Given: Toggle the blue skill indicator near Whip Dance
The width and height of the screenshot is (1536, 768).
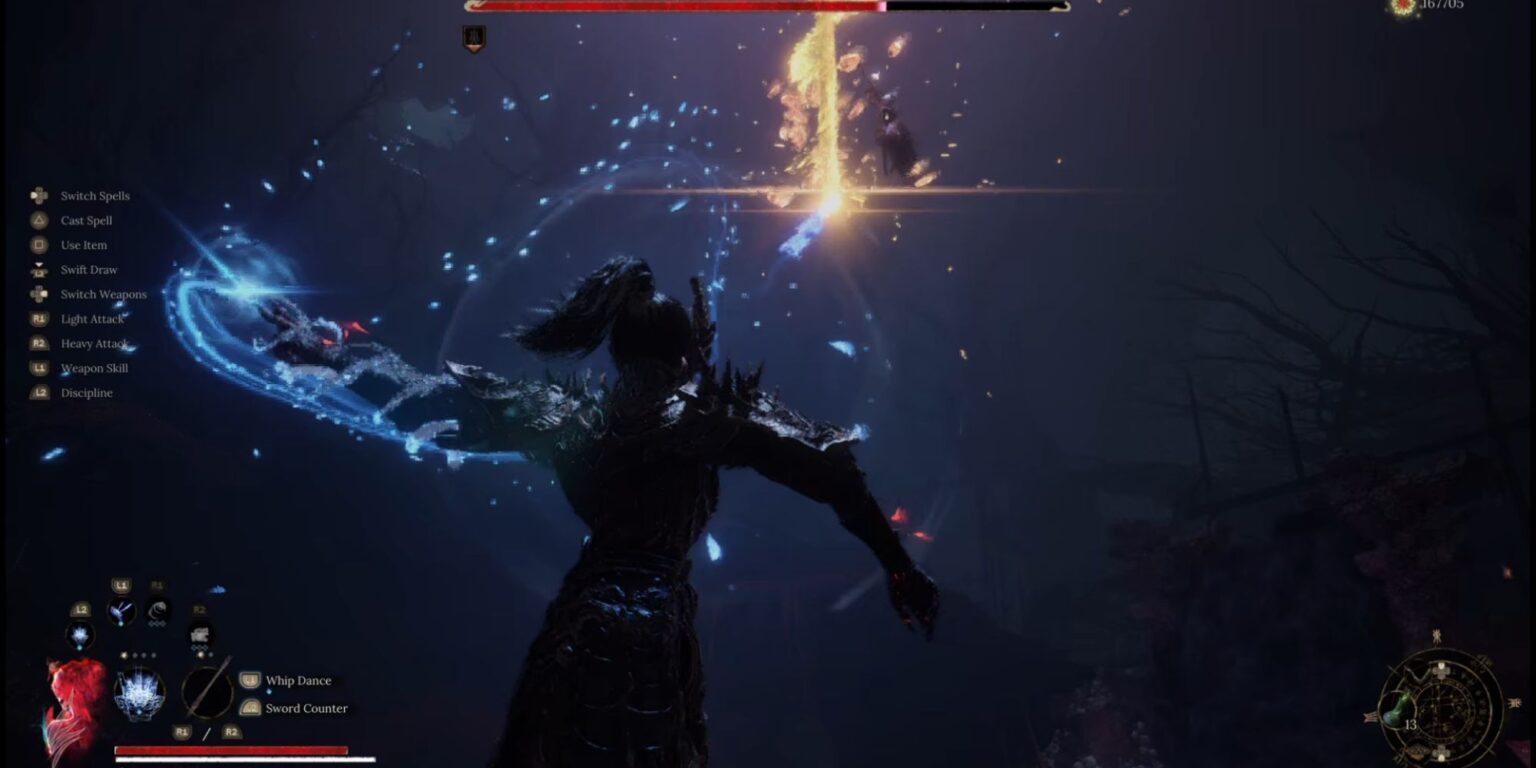Looking at the screenshot, I should [269, 693].
